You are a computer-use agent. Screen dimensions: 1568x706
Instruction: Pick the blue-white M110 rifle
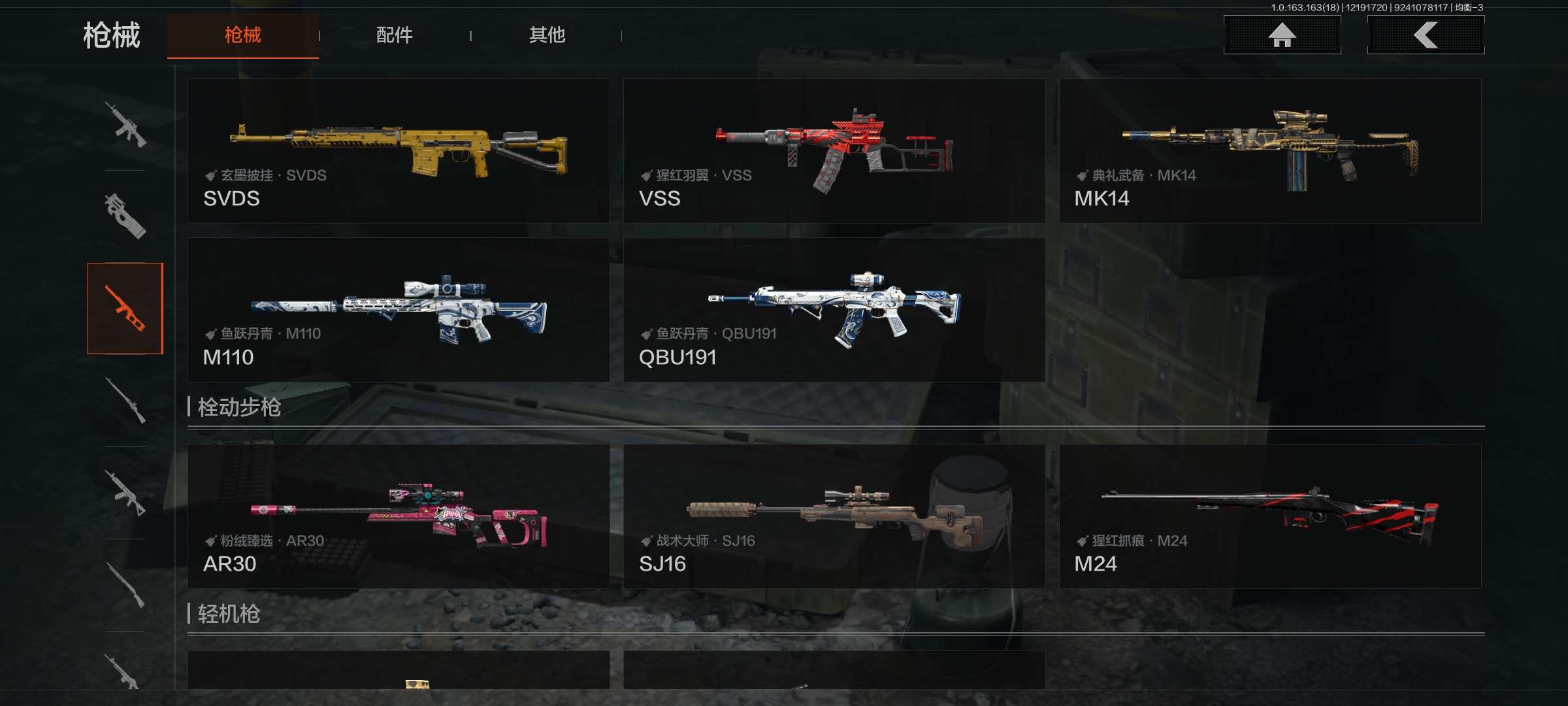pos(399,310)
